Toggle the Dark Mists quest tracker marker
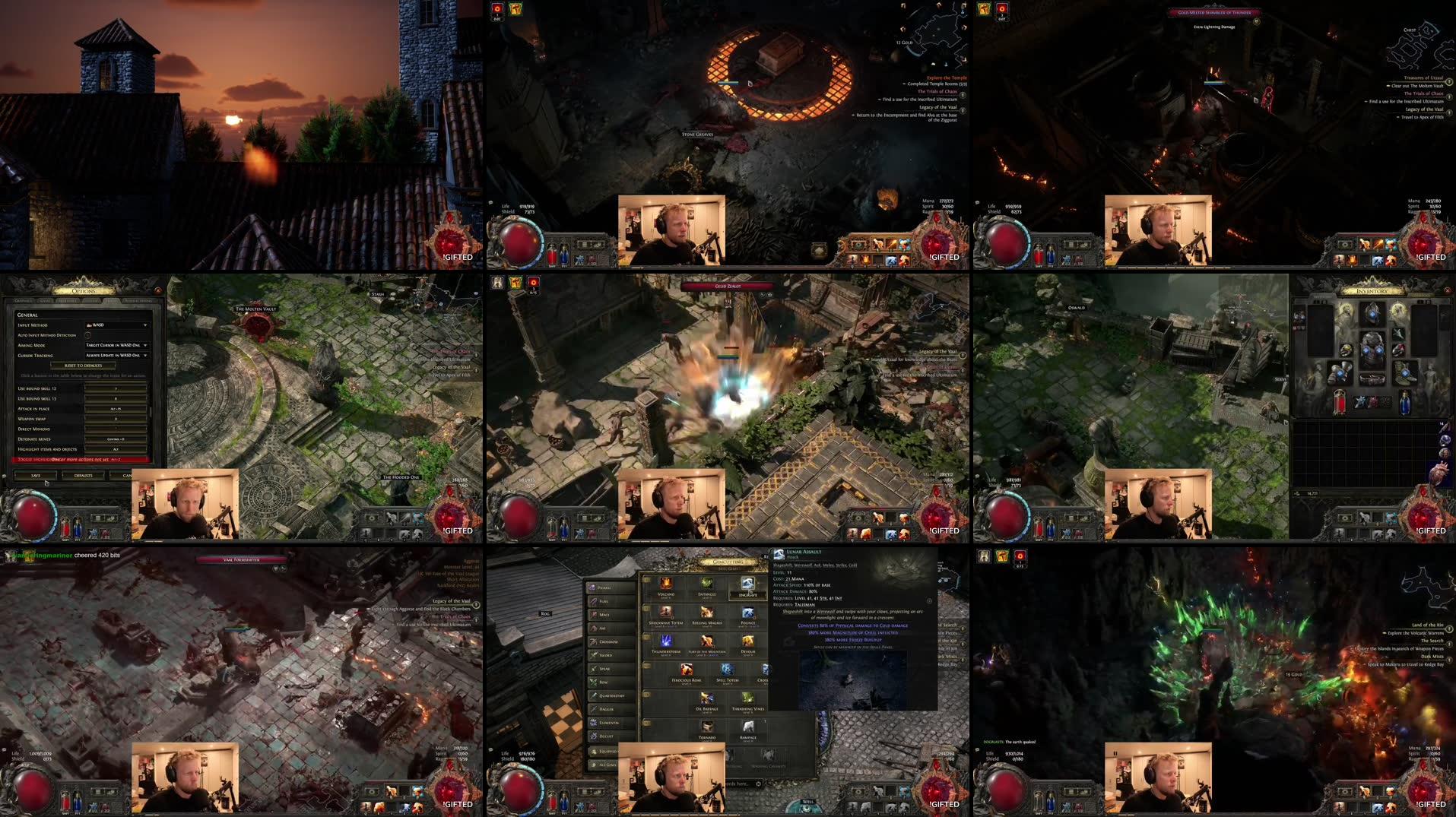The height and width of the screenshot is (817, 1456). click(x=1450, y=660)
